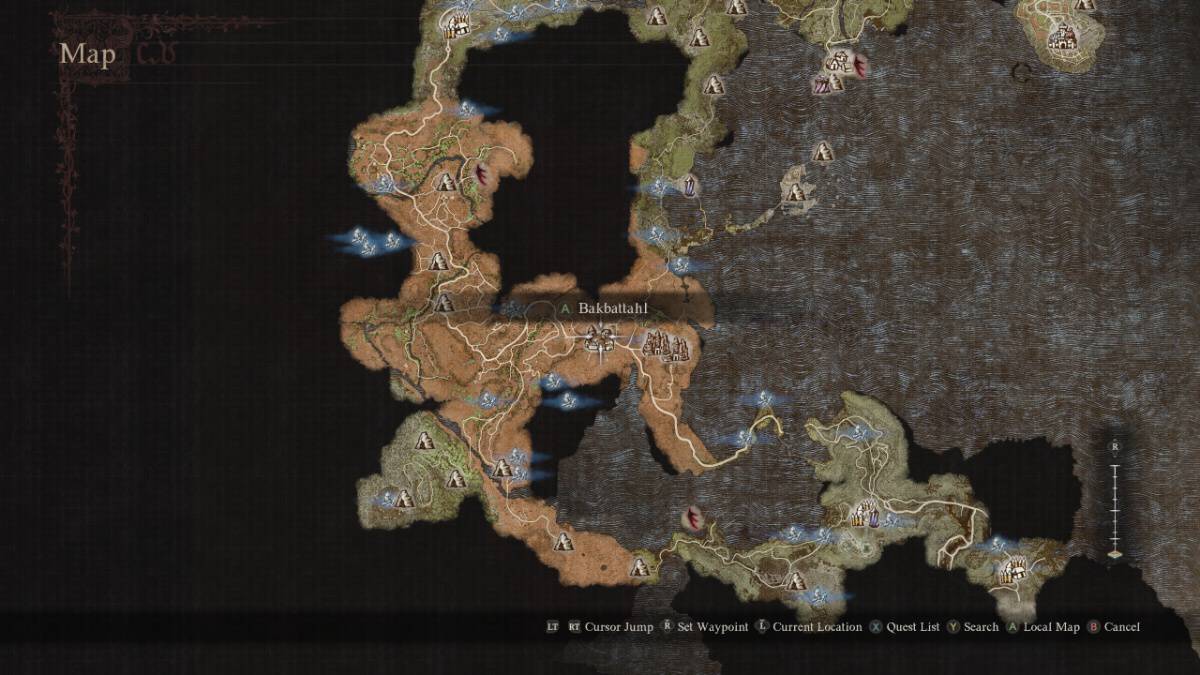The image size is (1200, 675).
Task: Select the village marker in far southeast corner
Action: [1013, 572]
